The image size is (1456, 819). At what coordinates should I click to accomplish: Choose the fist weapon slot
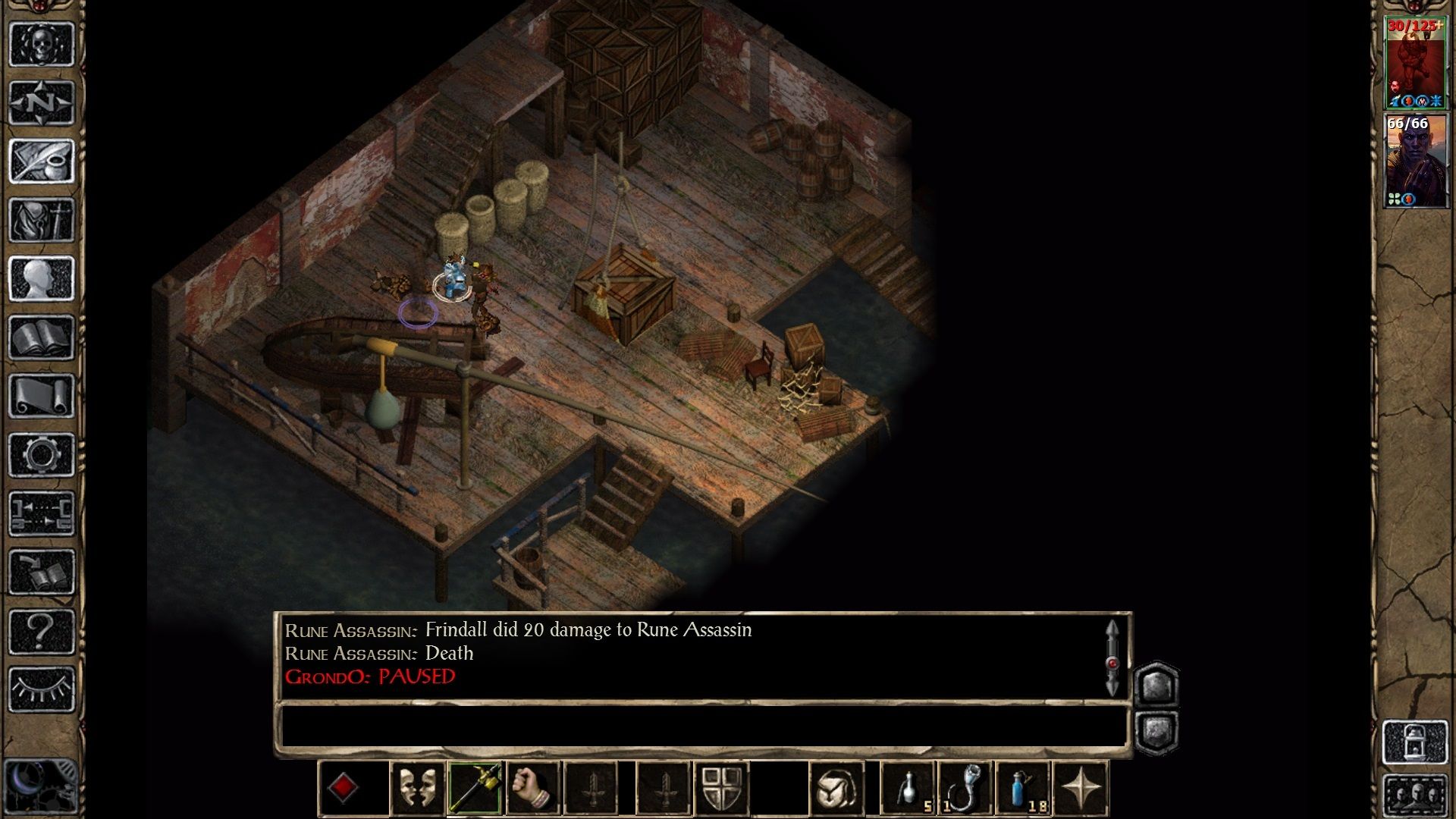coord(533,789)
